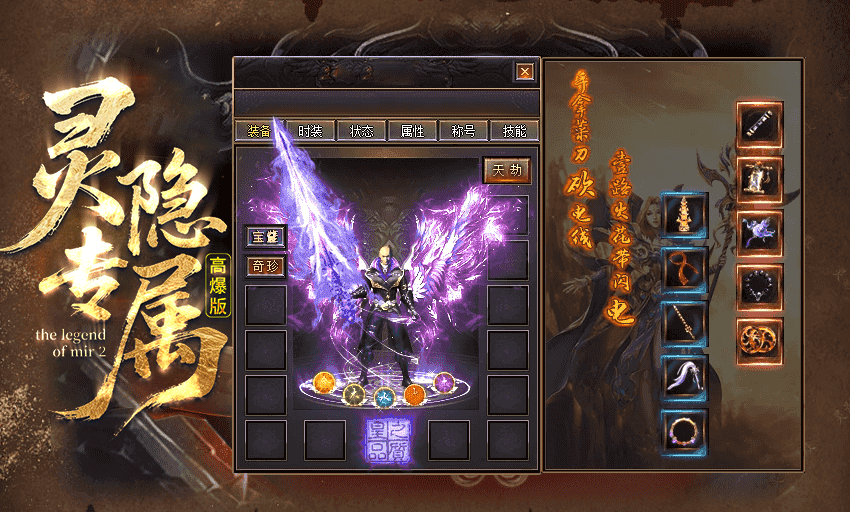Image resolution: width=850 pixels, height=512 pixels.
Task: Choose the 奇珍 button
Action: click(266, 266)
